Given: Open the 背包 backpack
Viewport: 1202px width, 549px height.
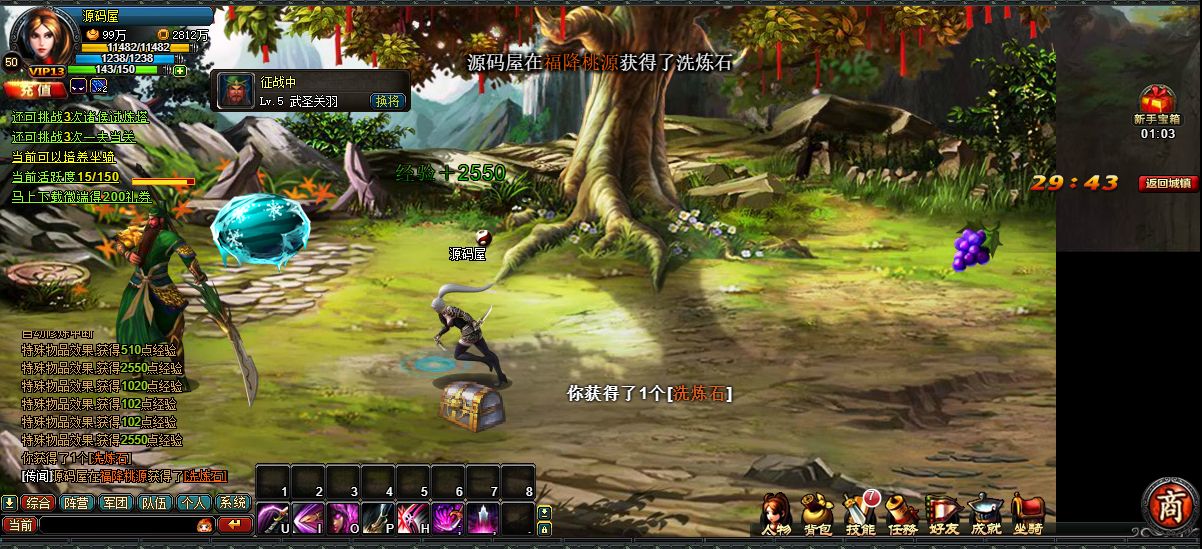Looking at the screenshot, I should click(x=818, y=512).
